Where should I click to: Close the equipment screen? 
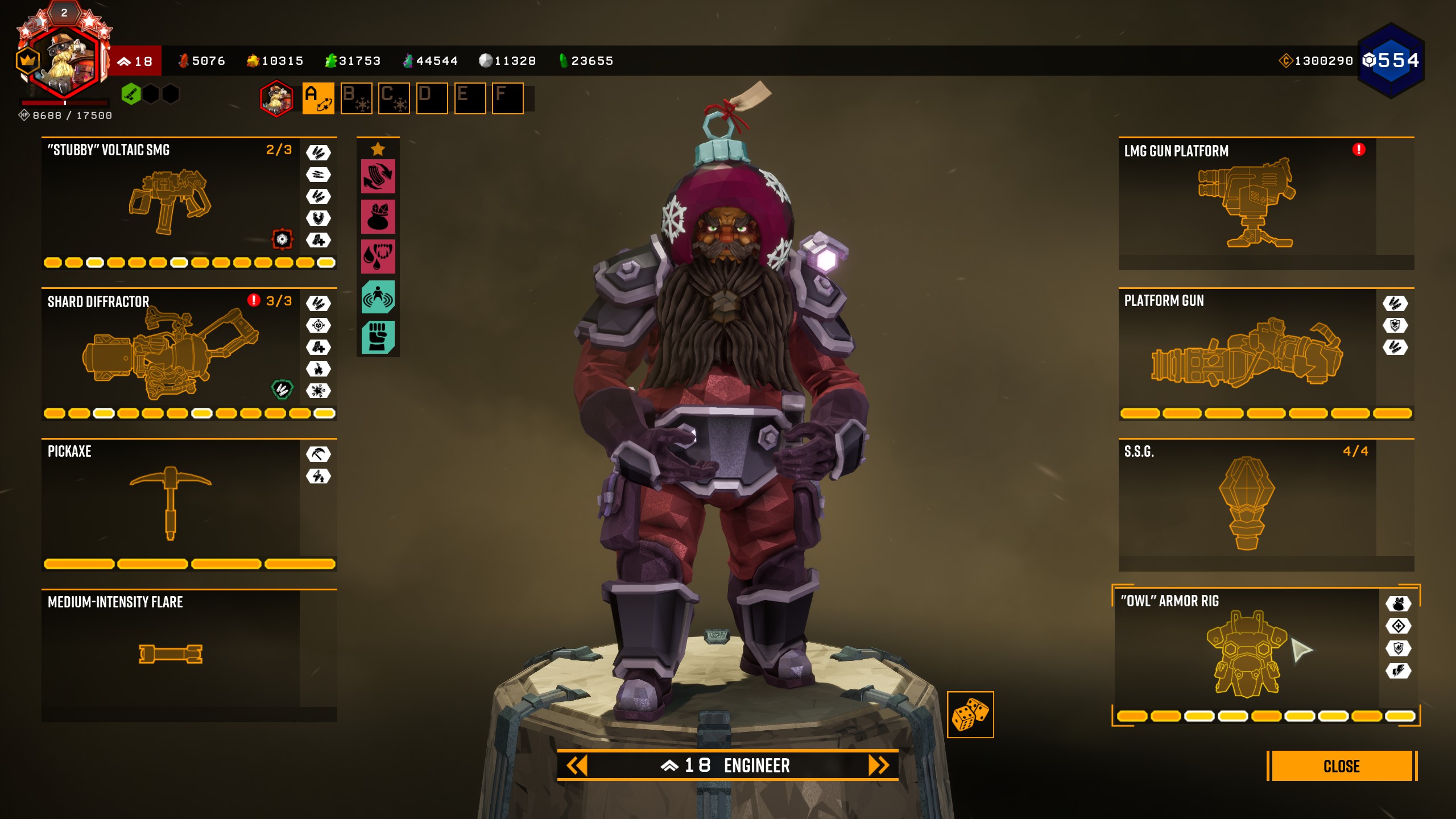pos(1341,766)
